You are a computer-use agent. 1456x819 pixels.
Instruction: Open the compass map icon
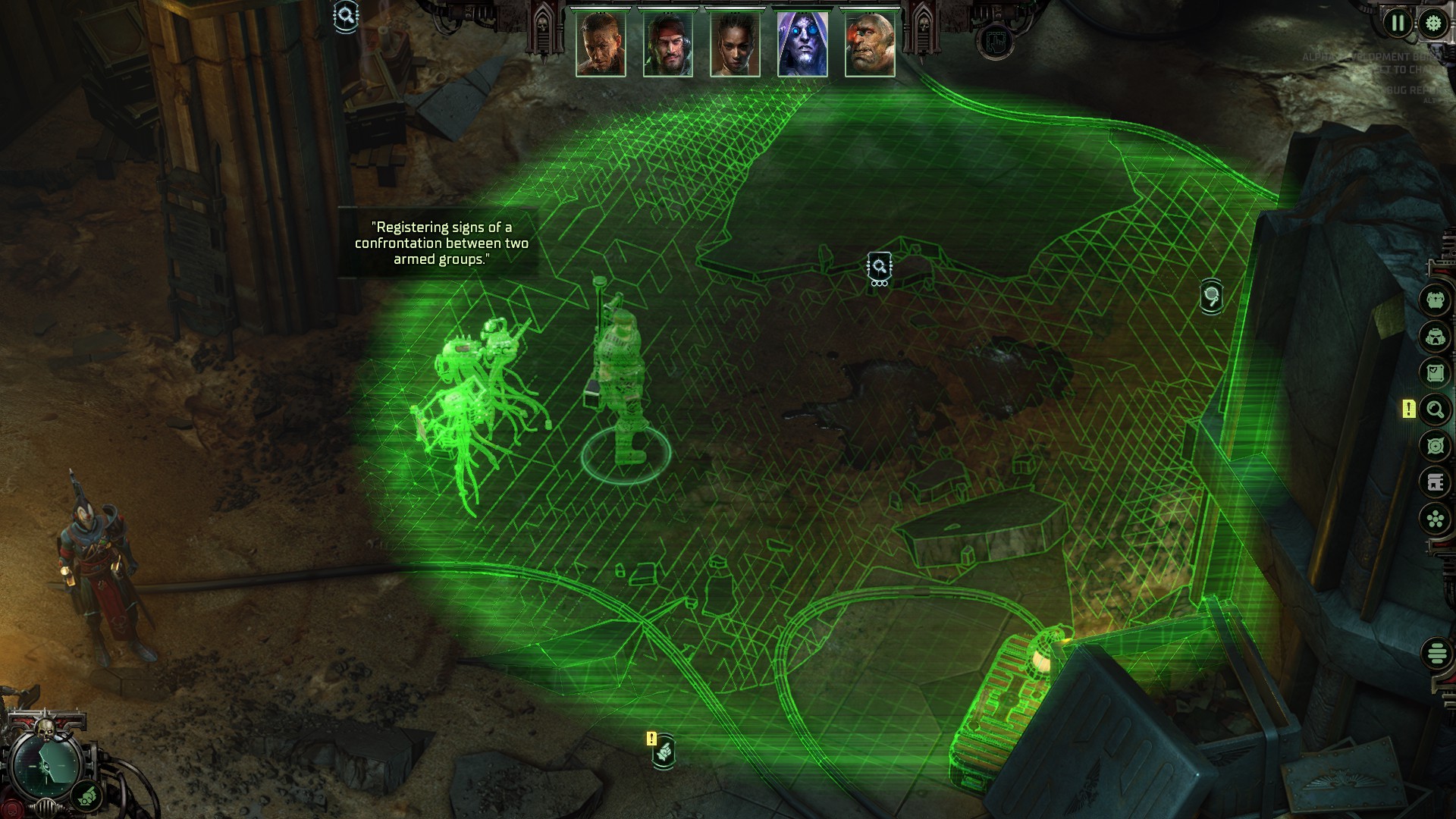tap(1435, 446)
